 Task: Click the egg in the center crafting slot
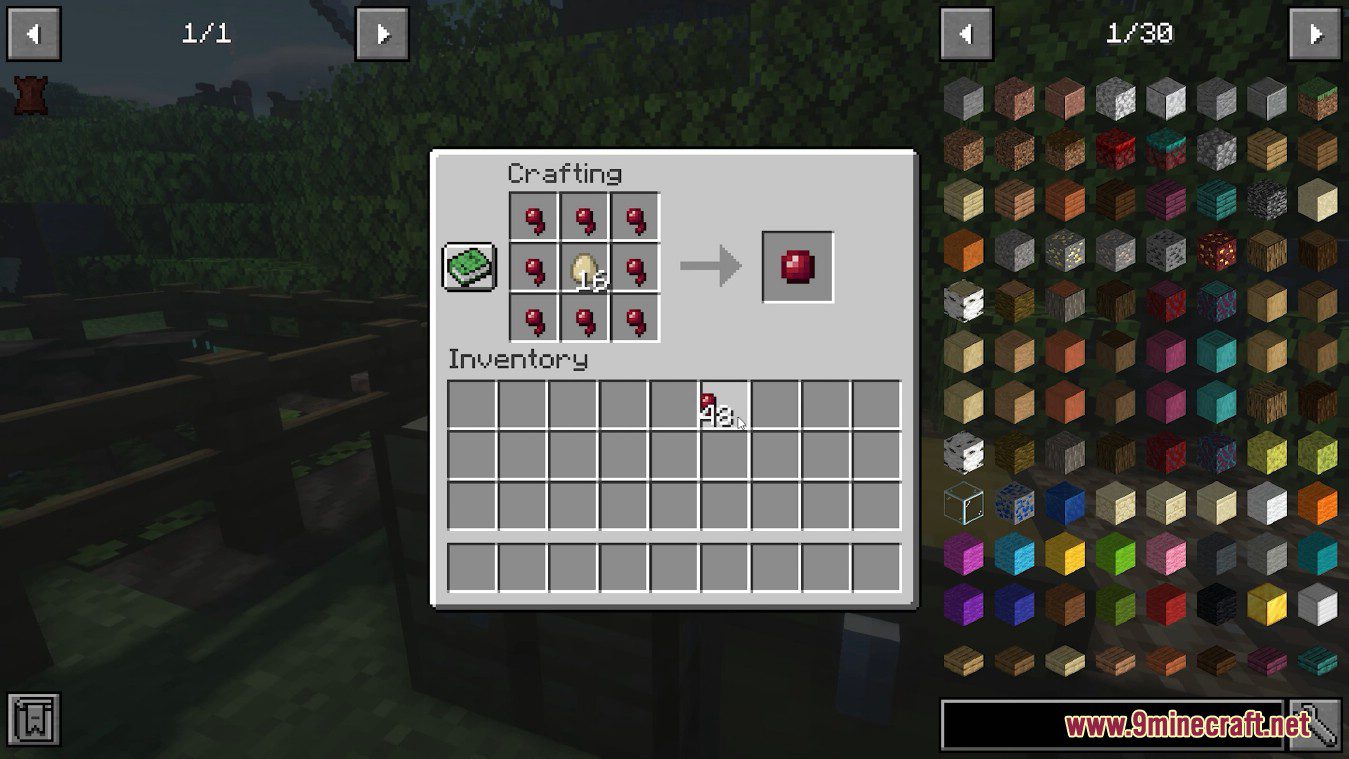(583, 266)
